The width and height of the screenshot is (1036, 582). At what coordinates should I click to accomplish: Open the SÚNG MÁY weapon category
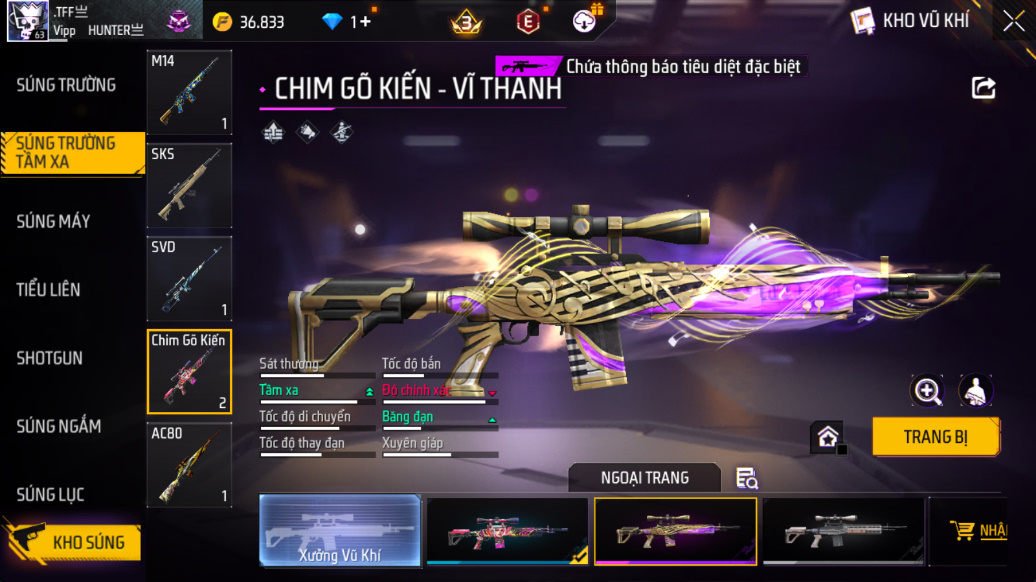tap(53, 221)
